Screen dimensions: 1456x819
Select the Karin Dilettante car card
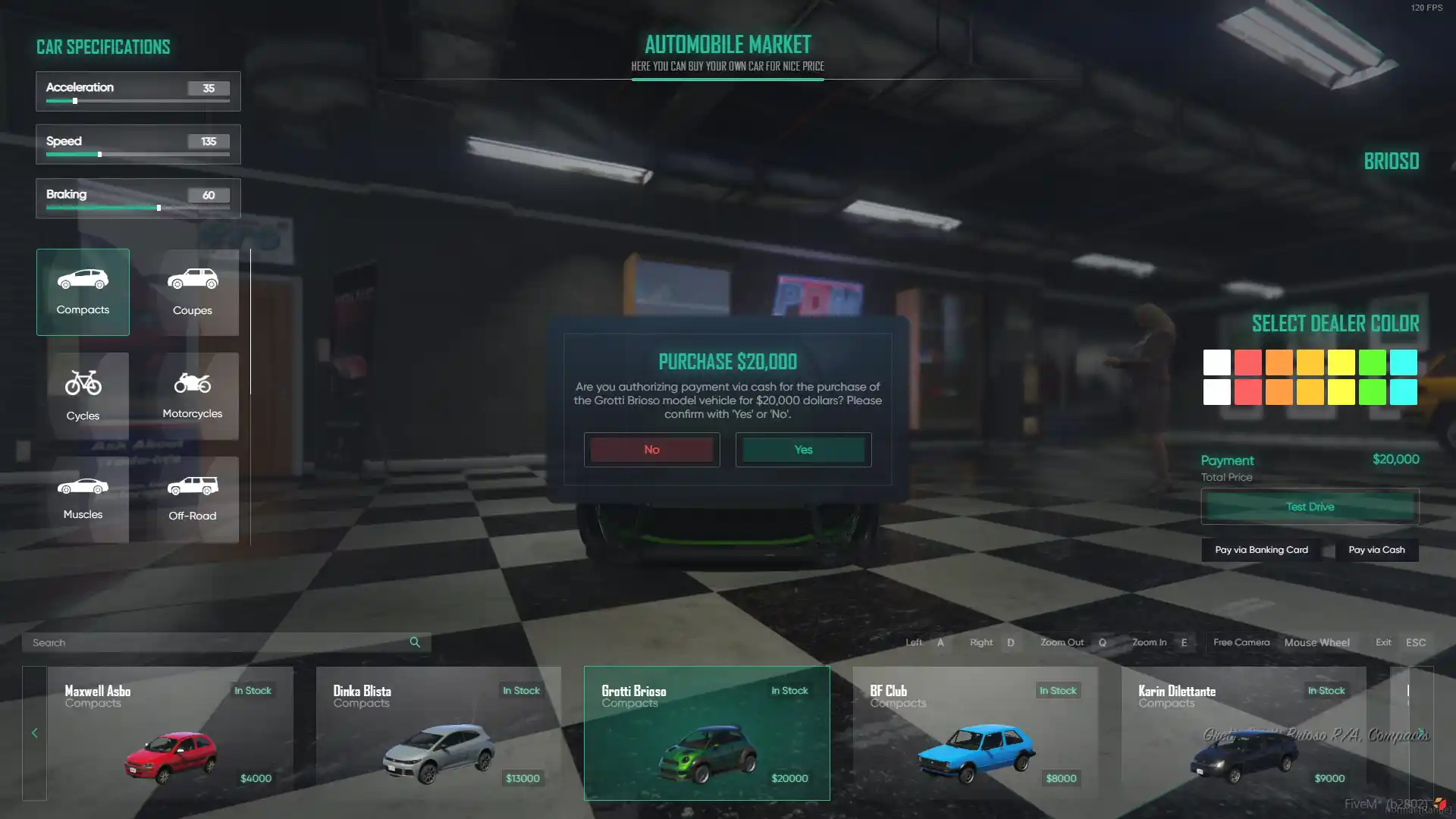click(1244, 733)
